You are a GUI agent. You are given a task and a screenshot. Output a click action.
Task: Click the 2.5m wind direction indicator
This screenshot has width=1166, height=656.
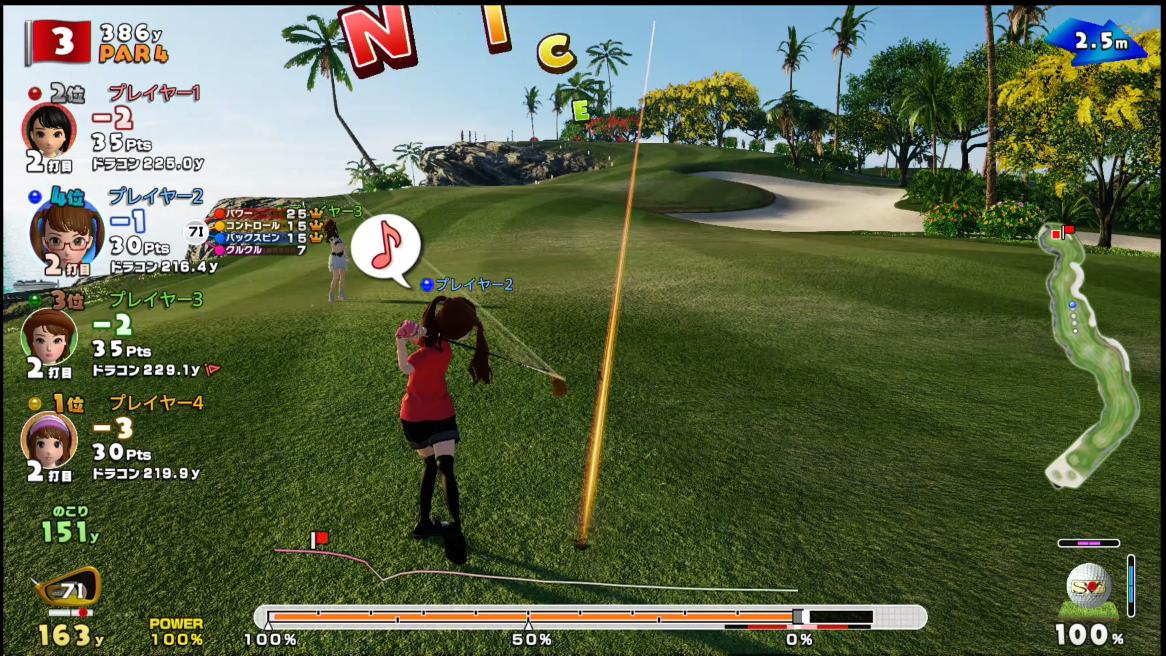(x=1097, y=42)
